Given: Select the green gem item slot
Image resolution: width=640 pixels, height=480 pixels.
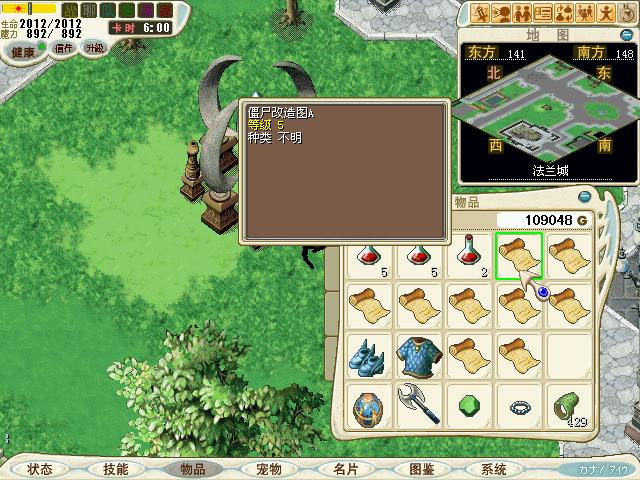Looking at the screenshot, I should 469,407.
